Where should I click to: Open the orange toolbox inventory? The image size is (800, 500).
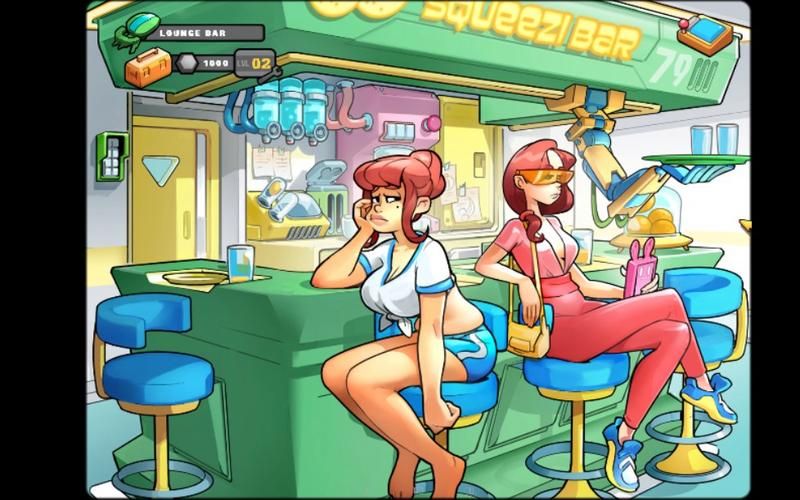[x=145, y=68]
